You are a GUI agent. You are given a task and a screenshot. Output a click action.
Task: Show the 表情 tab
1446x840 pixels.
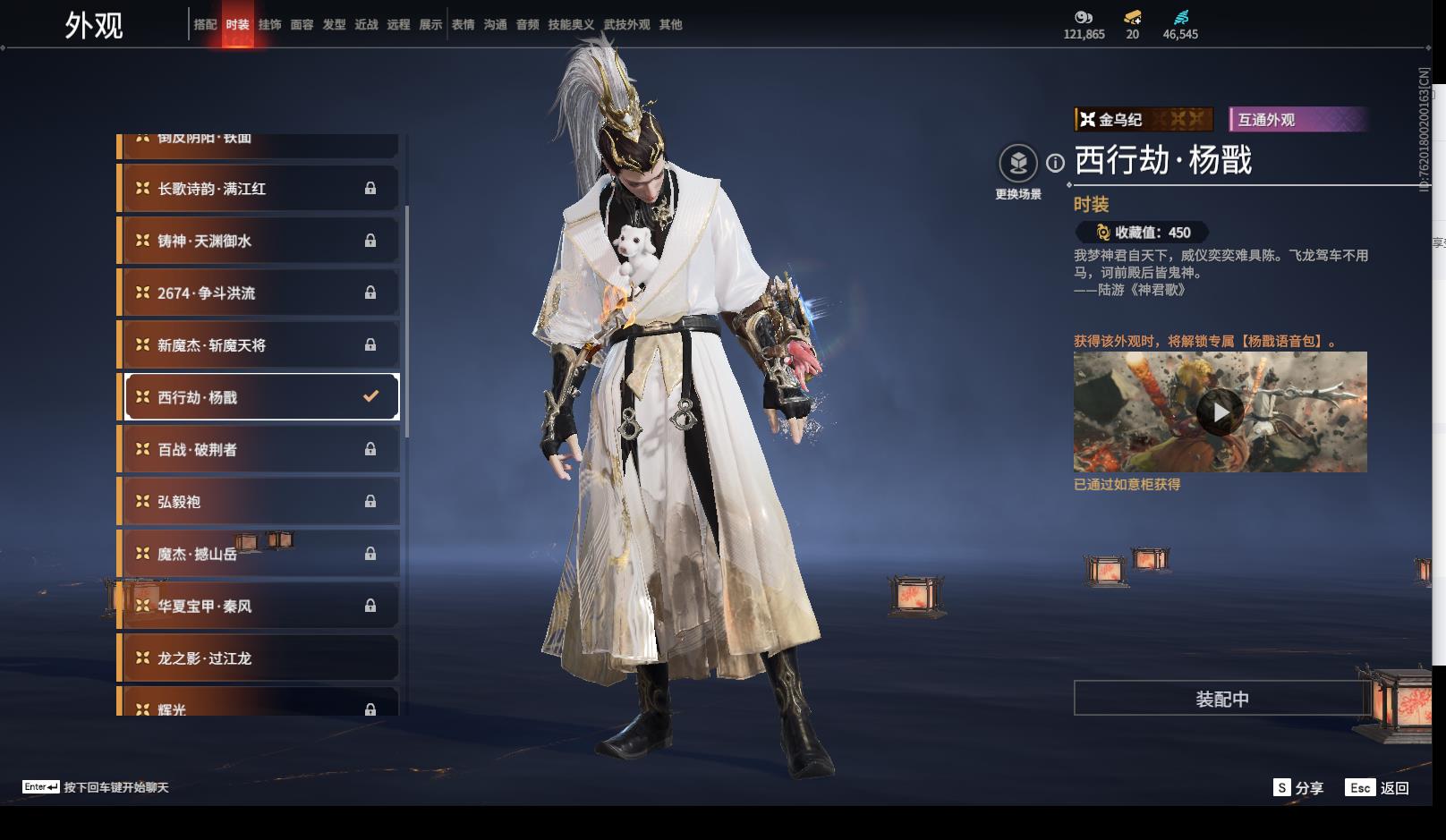coord(463,25)
